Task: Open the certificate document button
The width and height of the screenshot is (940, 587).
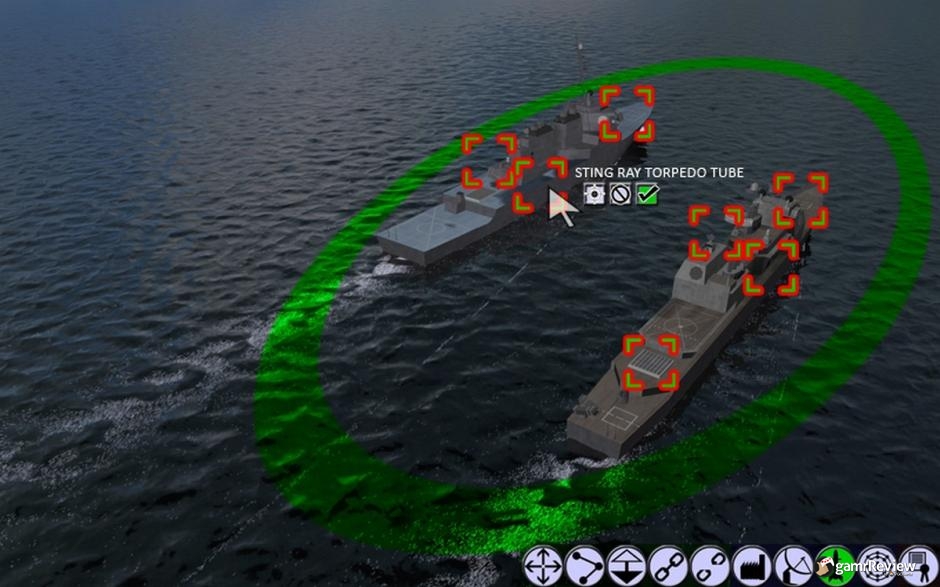Action: [x=916, y=567]
